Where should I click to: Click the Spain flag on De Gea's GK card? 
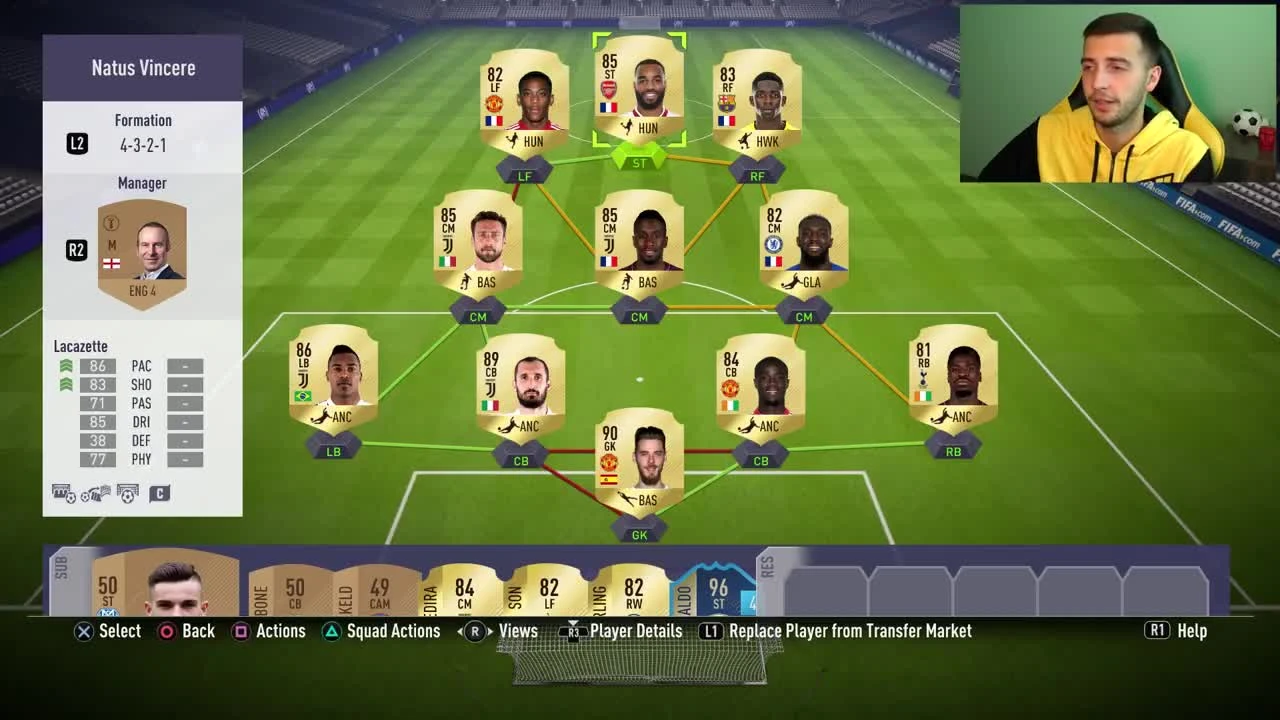(x=608, y=478)
